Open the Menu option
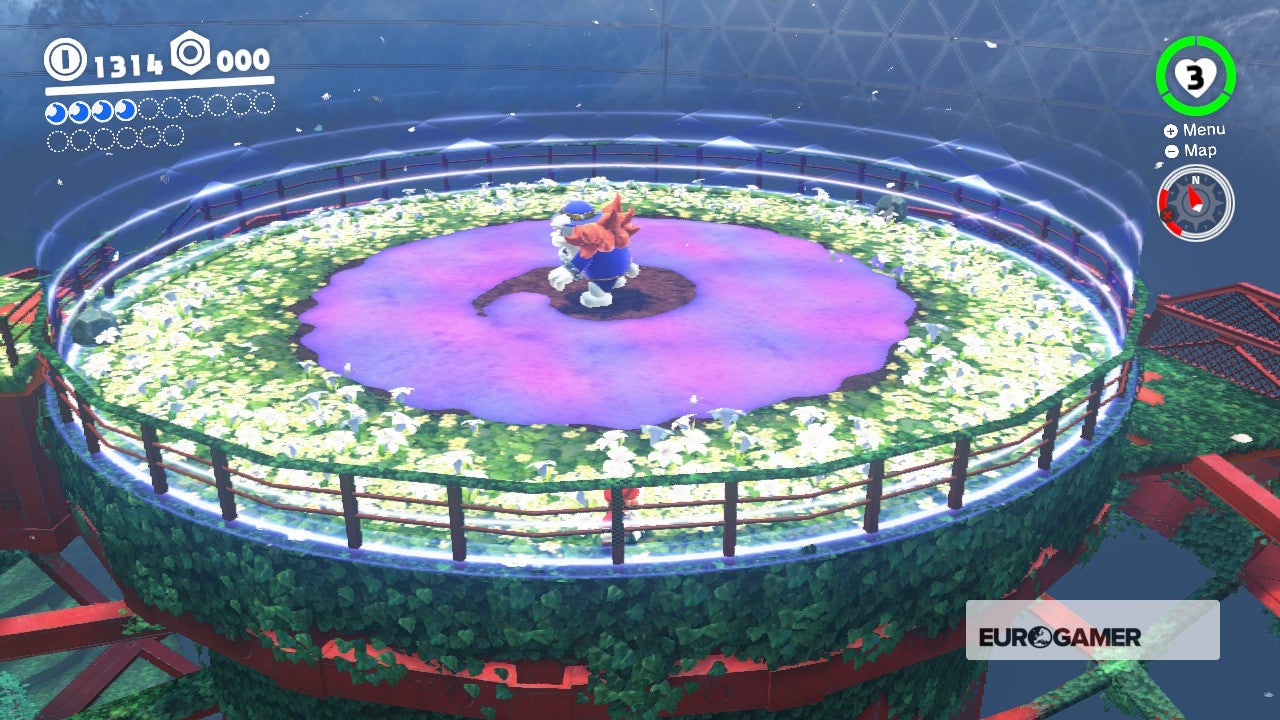 [x=1204, y=129]
